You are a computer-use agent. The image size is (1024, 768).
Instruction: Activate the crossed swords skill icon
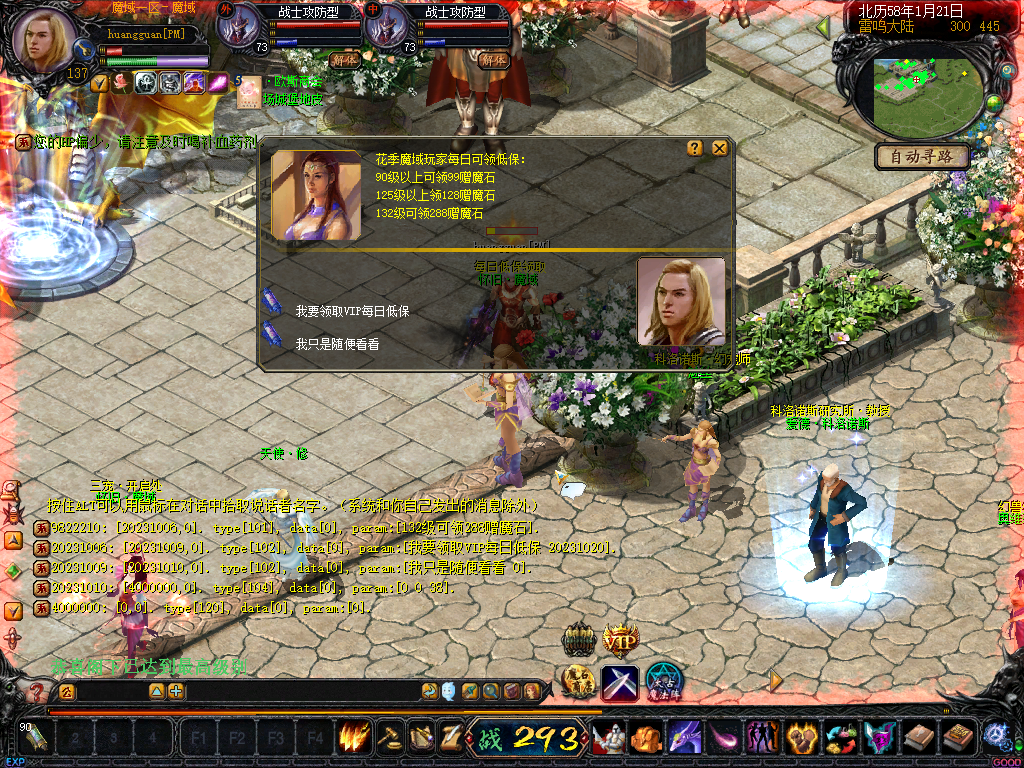click(620, 682)
